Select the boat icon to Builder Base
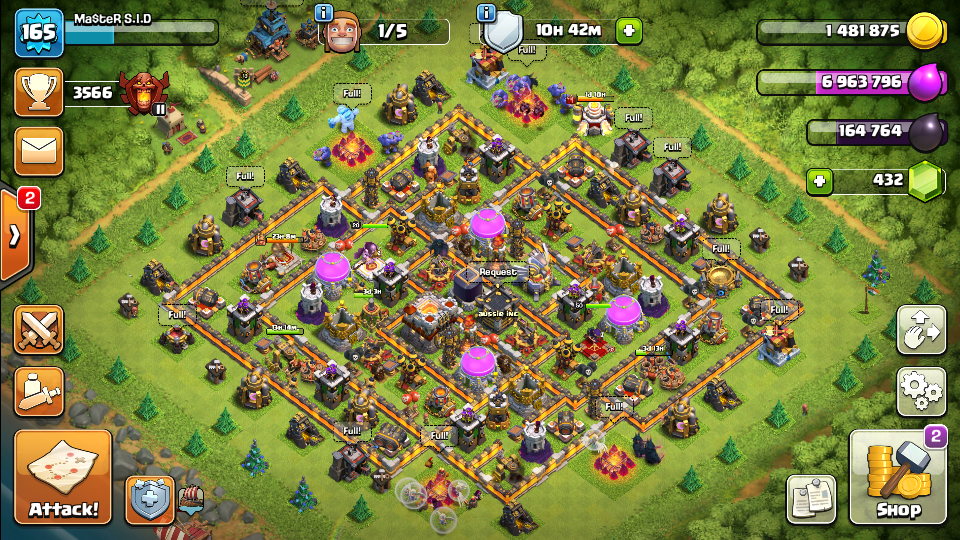The image size is (960, 540). [x=189, y=496]
